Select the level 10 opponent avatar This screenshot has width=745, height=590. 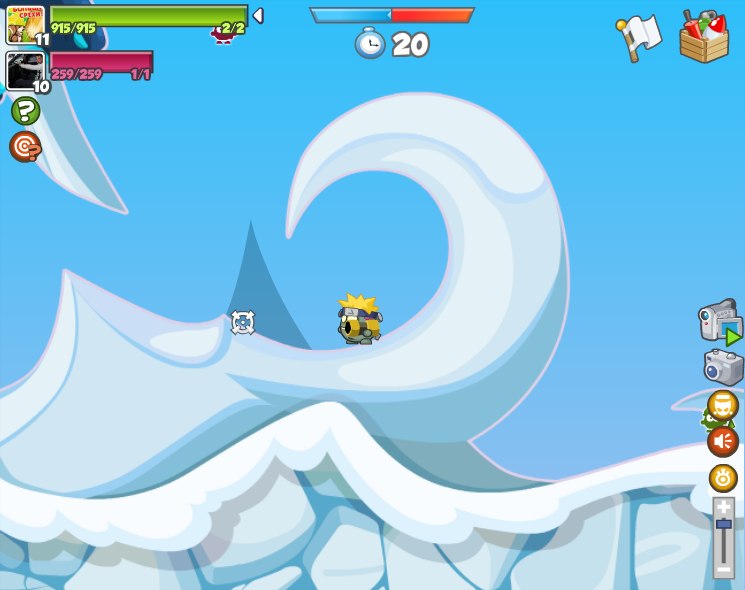(x=25, y=71)
